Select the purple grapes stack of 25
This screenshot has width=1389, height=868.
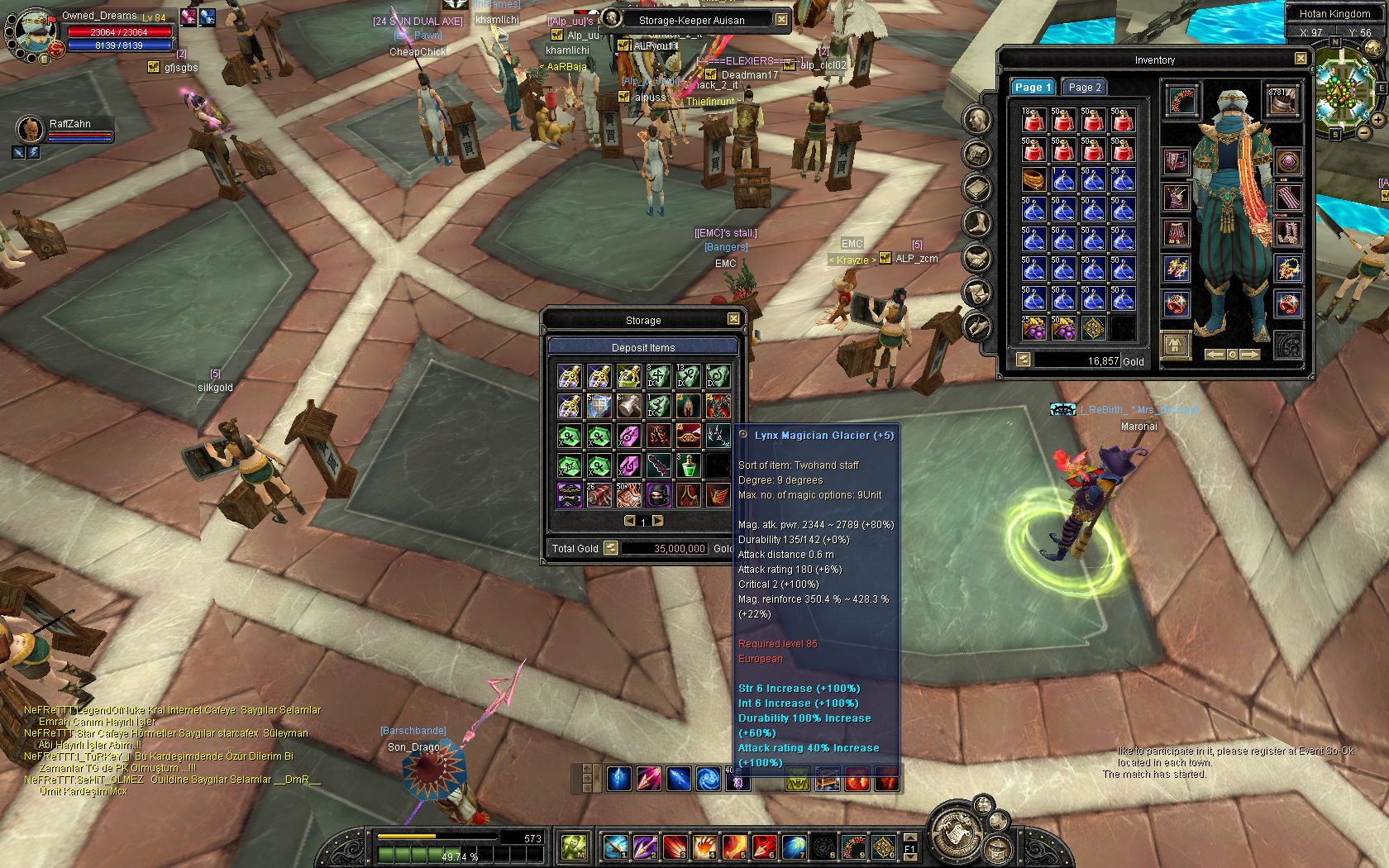1033,328
